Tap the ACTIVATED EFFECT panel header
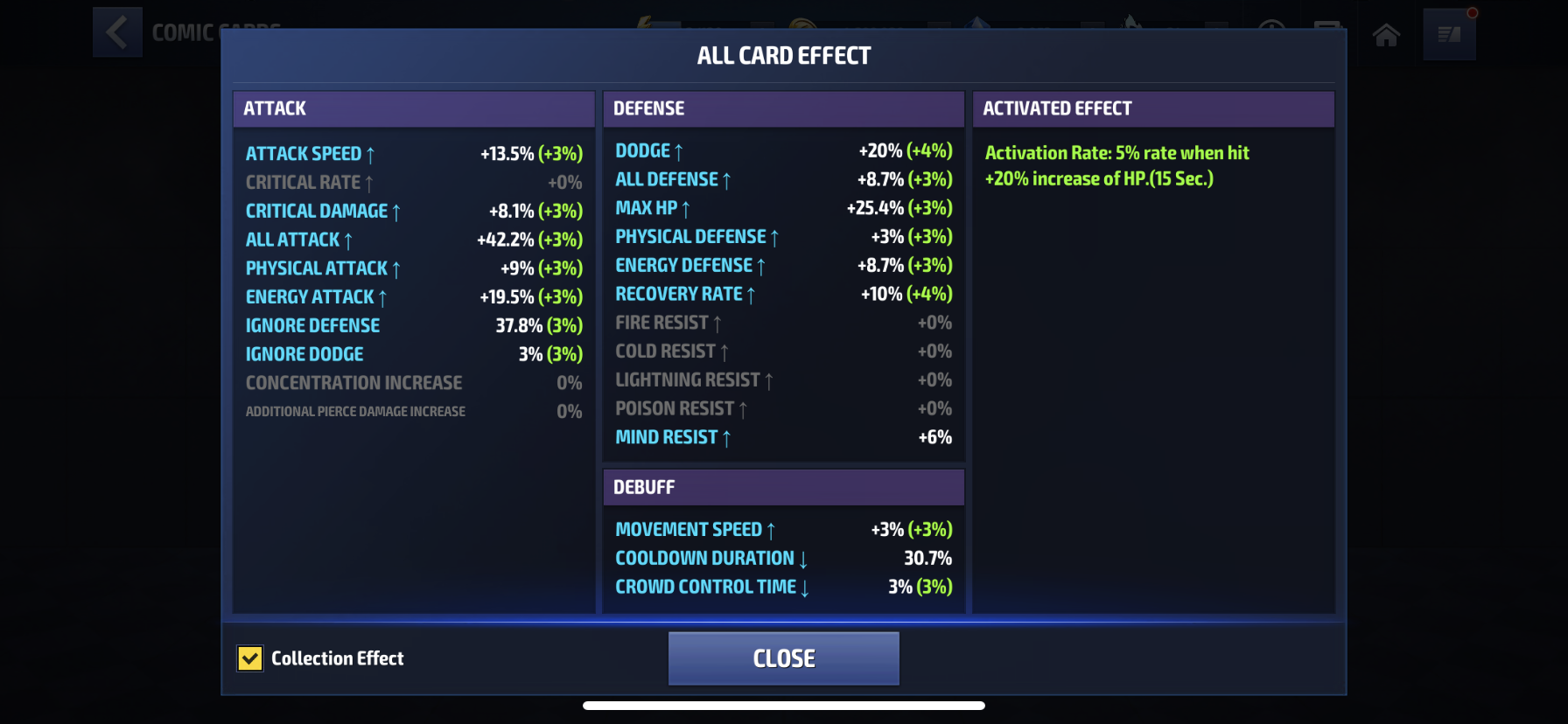The width and height of the screenshot is (1568, 724). (1153, 108)
